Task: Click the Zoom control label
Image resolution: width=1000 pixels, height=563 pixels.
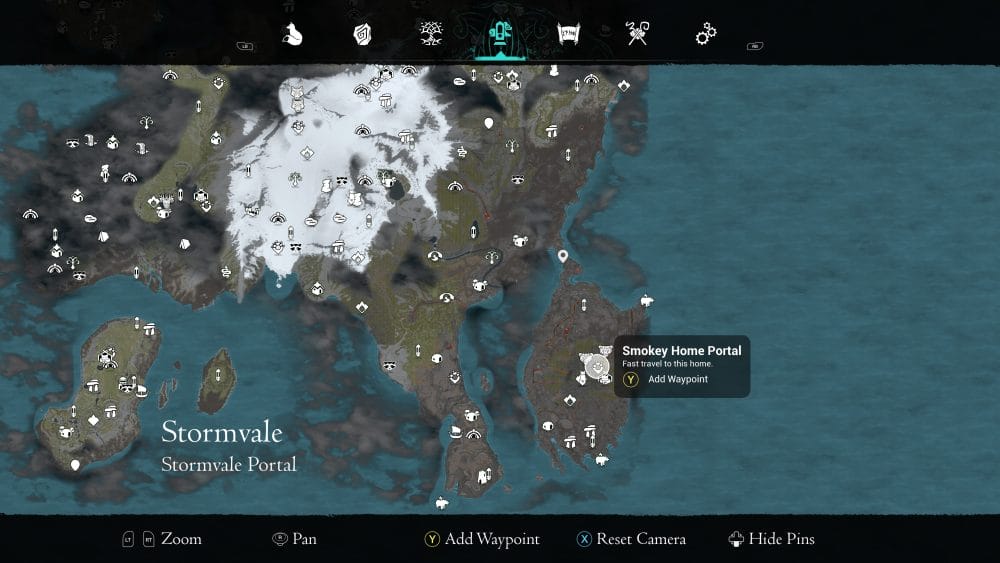Action: point(181,539)
